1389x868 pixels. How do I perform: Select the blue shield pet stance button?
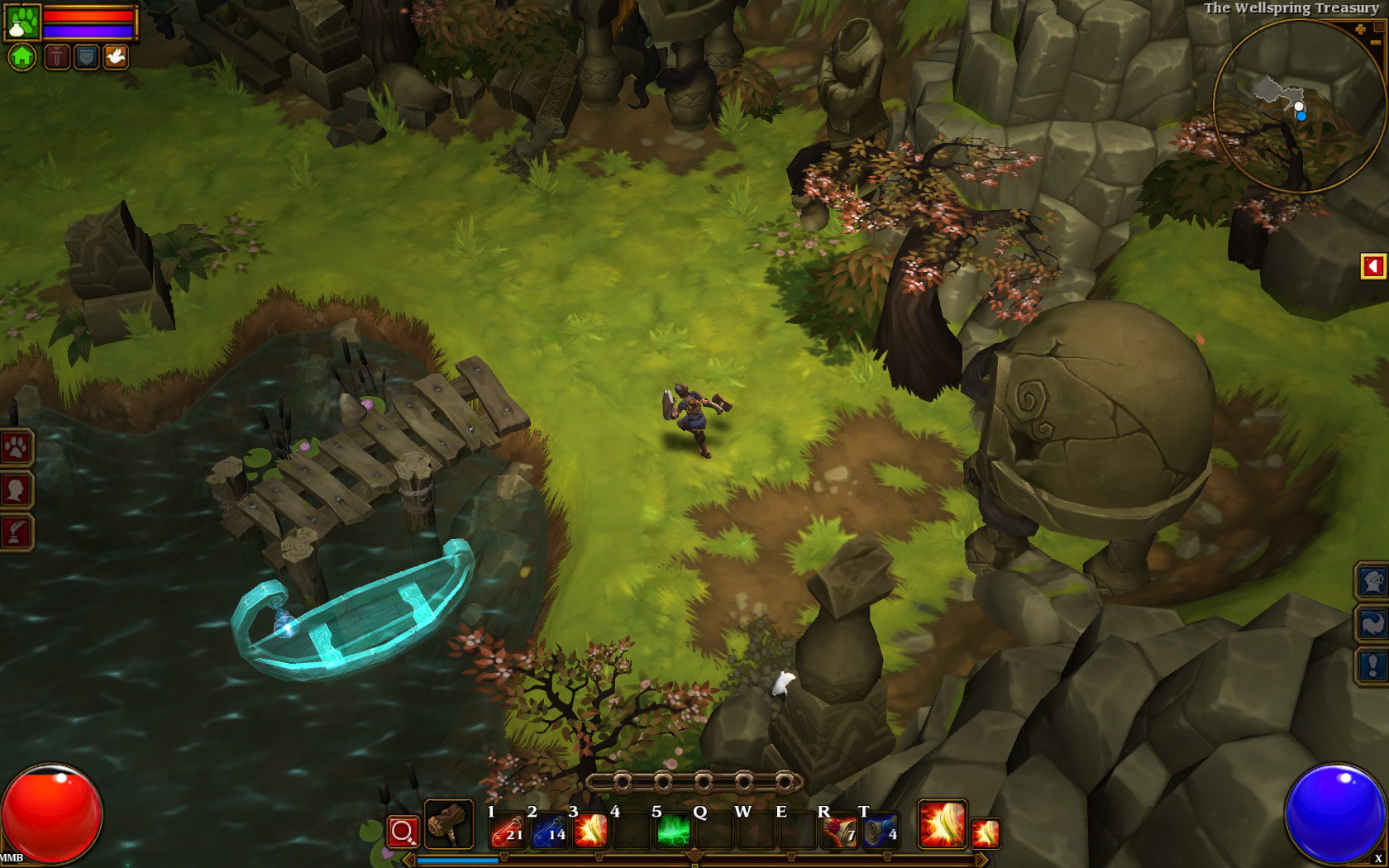coord(86,57)
